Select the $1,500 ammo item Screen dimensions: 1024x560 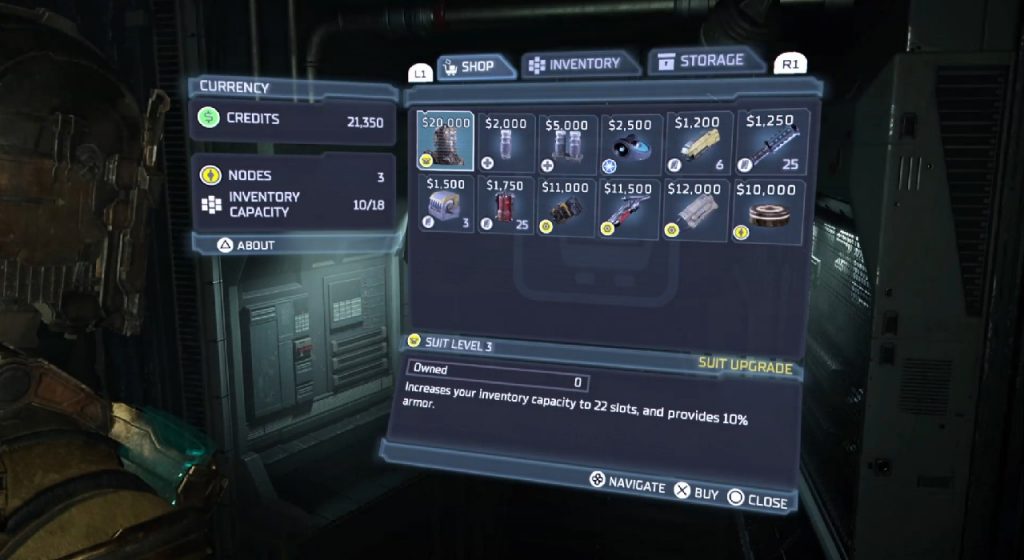click(446, 206)
